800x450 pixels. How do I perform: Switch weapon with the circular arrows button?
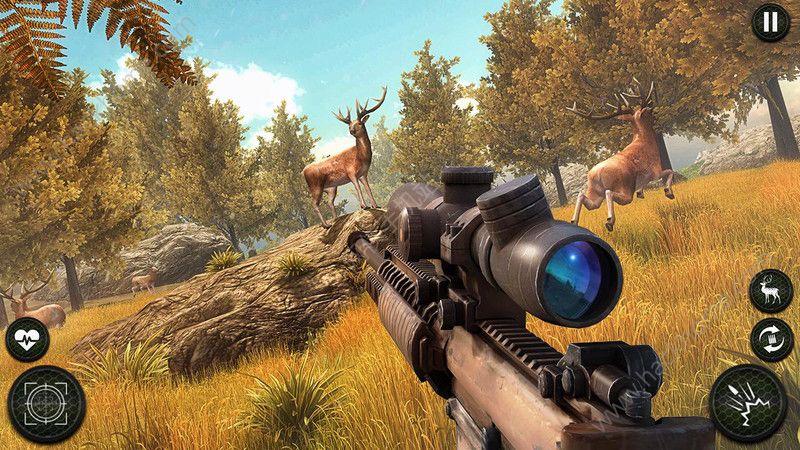point(770,340)
